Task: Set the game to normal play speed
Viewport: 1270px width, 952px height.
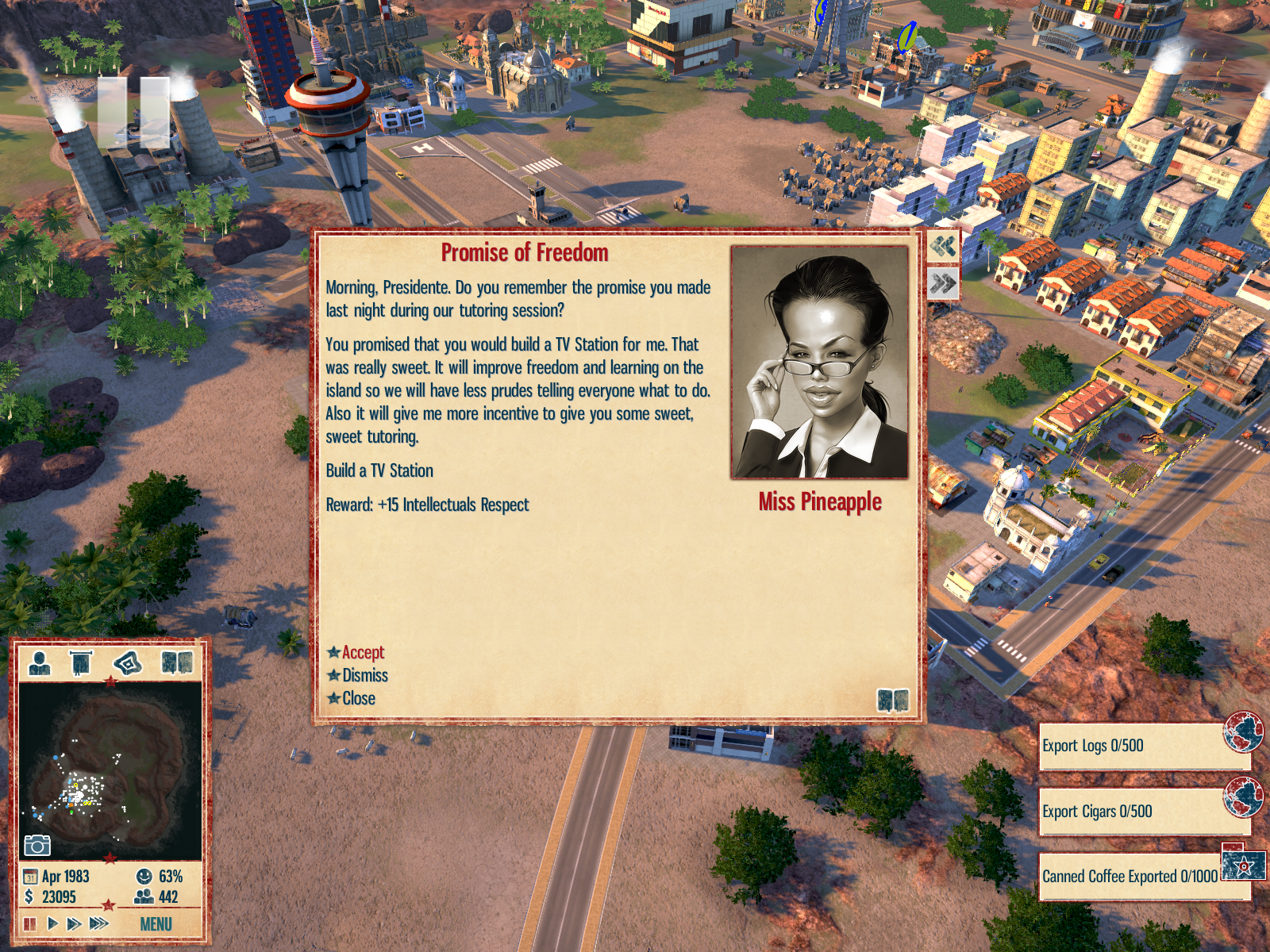Action: (52, 923)
